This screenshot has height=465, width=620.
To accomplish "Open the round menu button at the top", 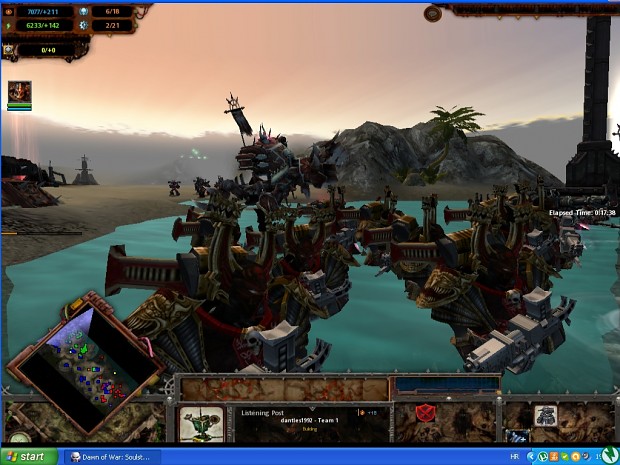I will (433, 13).
